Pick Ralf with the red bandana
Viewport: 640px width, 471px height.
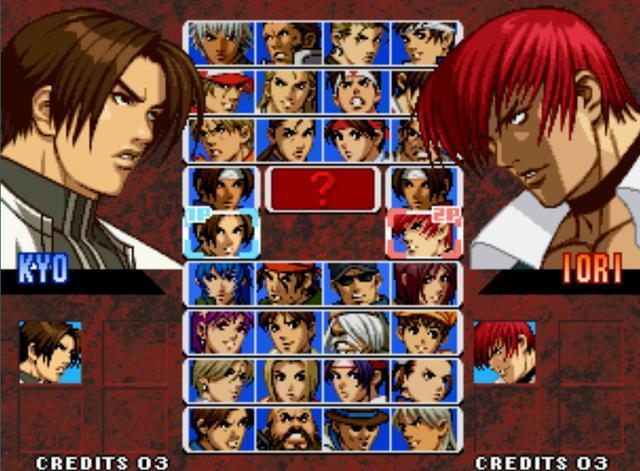[x=290, y=283]
